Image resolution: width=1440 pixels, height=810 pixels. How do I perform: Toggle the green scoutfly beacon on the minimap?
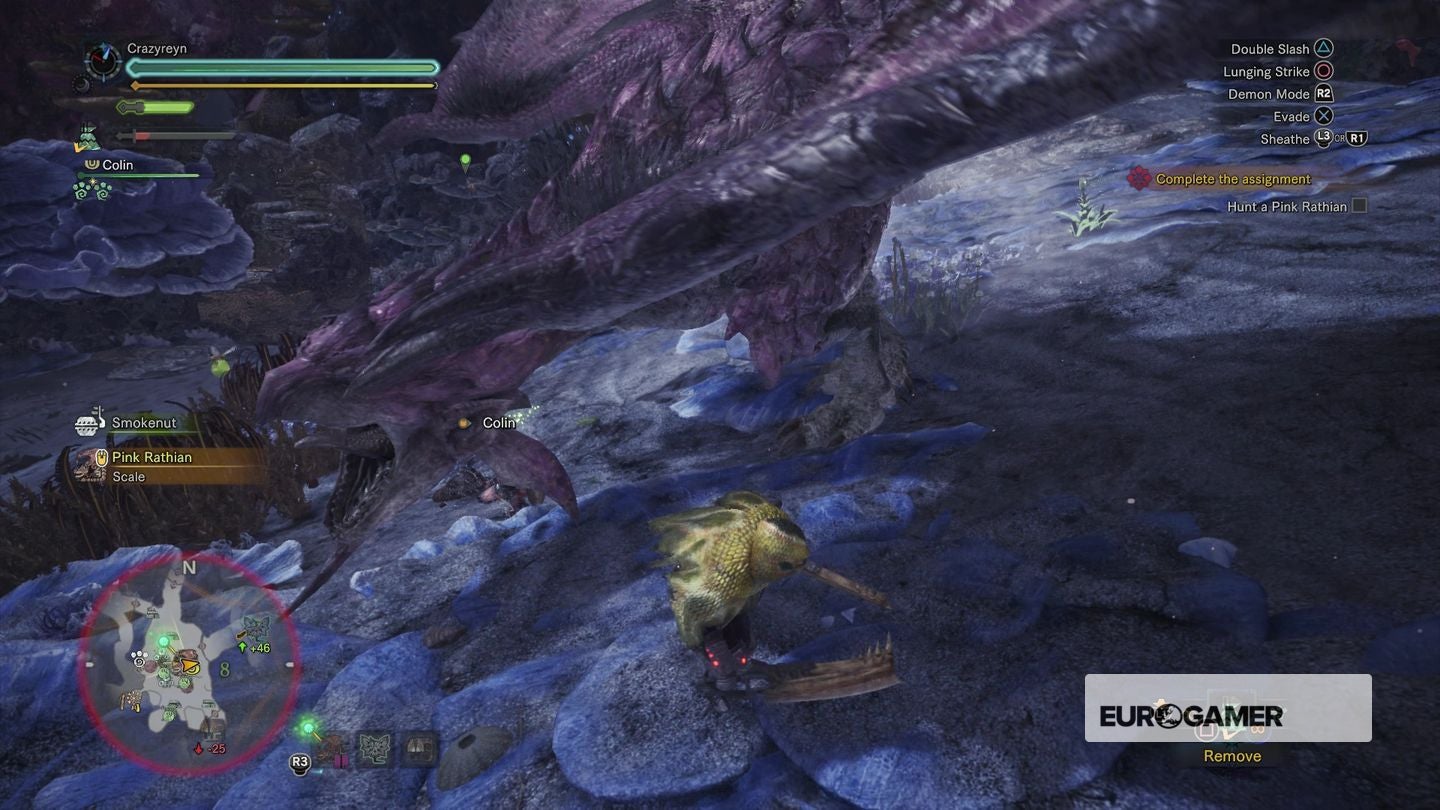click(x=163, y=641)
